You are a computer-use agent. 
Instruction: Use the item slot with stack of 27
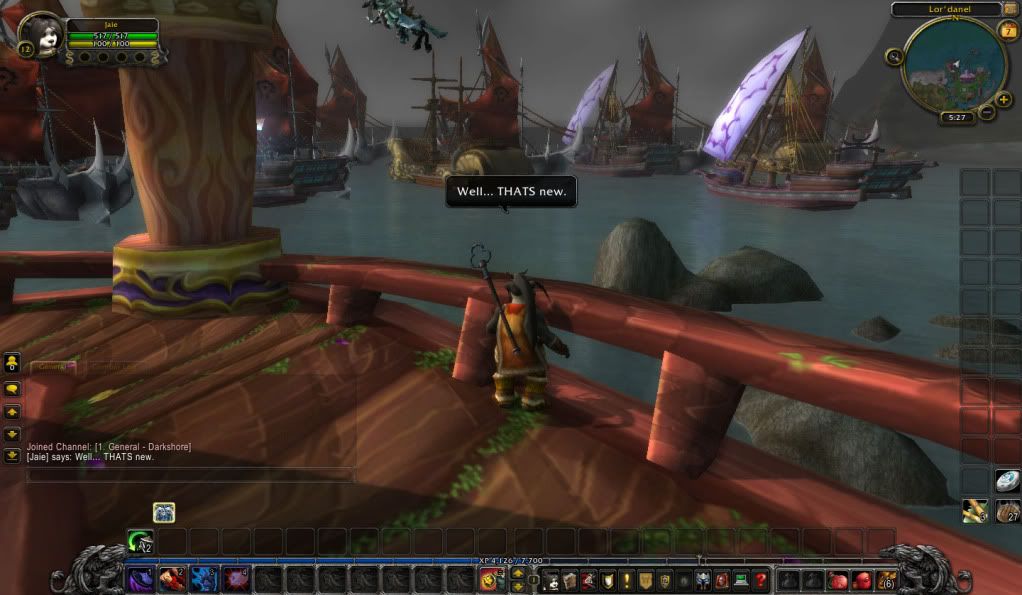(1007, 511)
